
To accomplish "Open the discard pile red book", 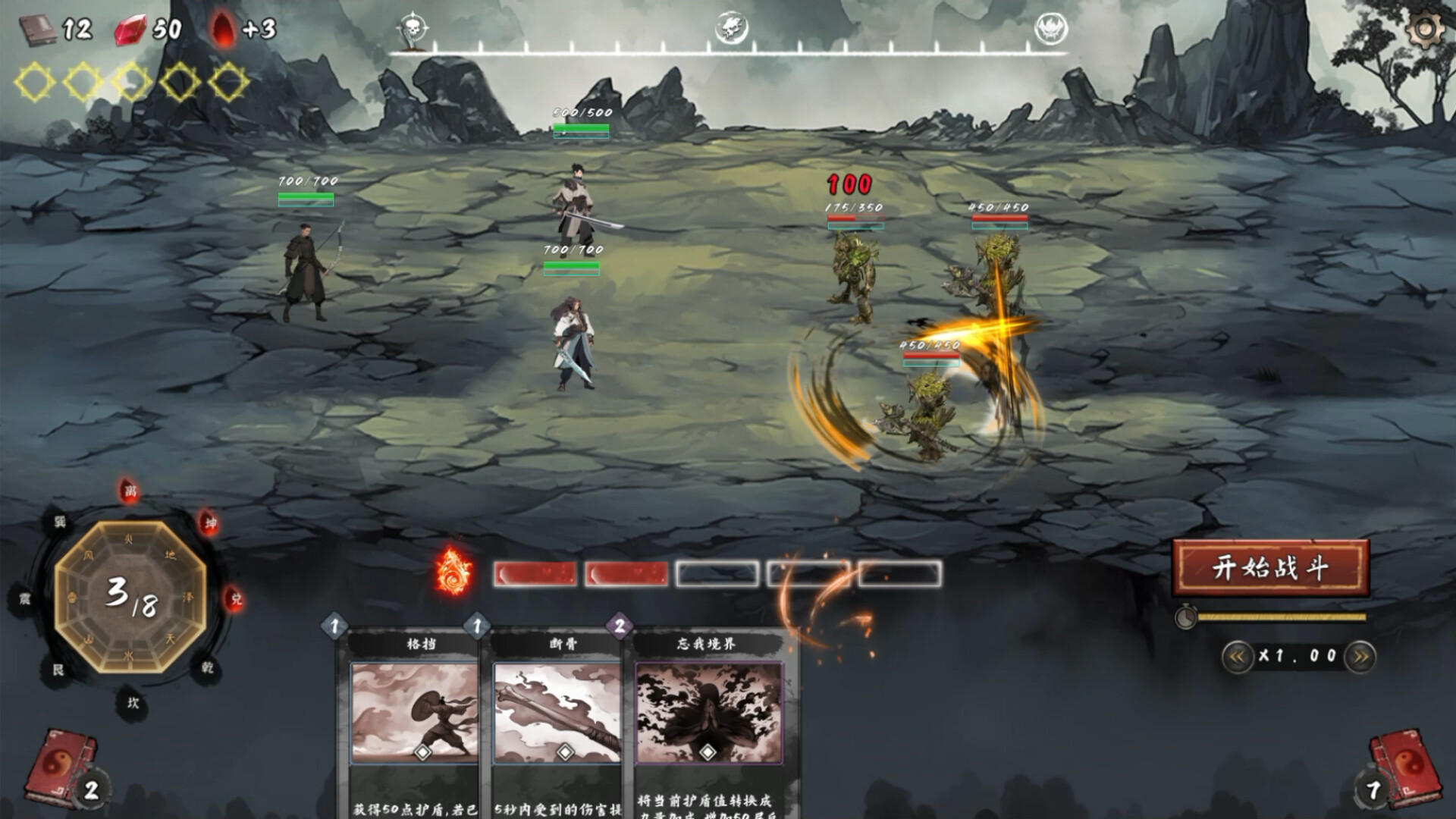I will pos(1400,767).
